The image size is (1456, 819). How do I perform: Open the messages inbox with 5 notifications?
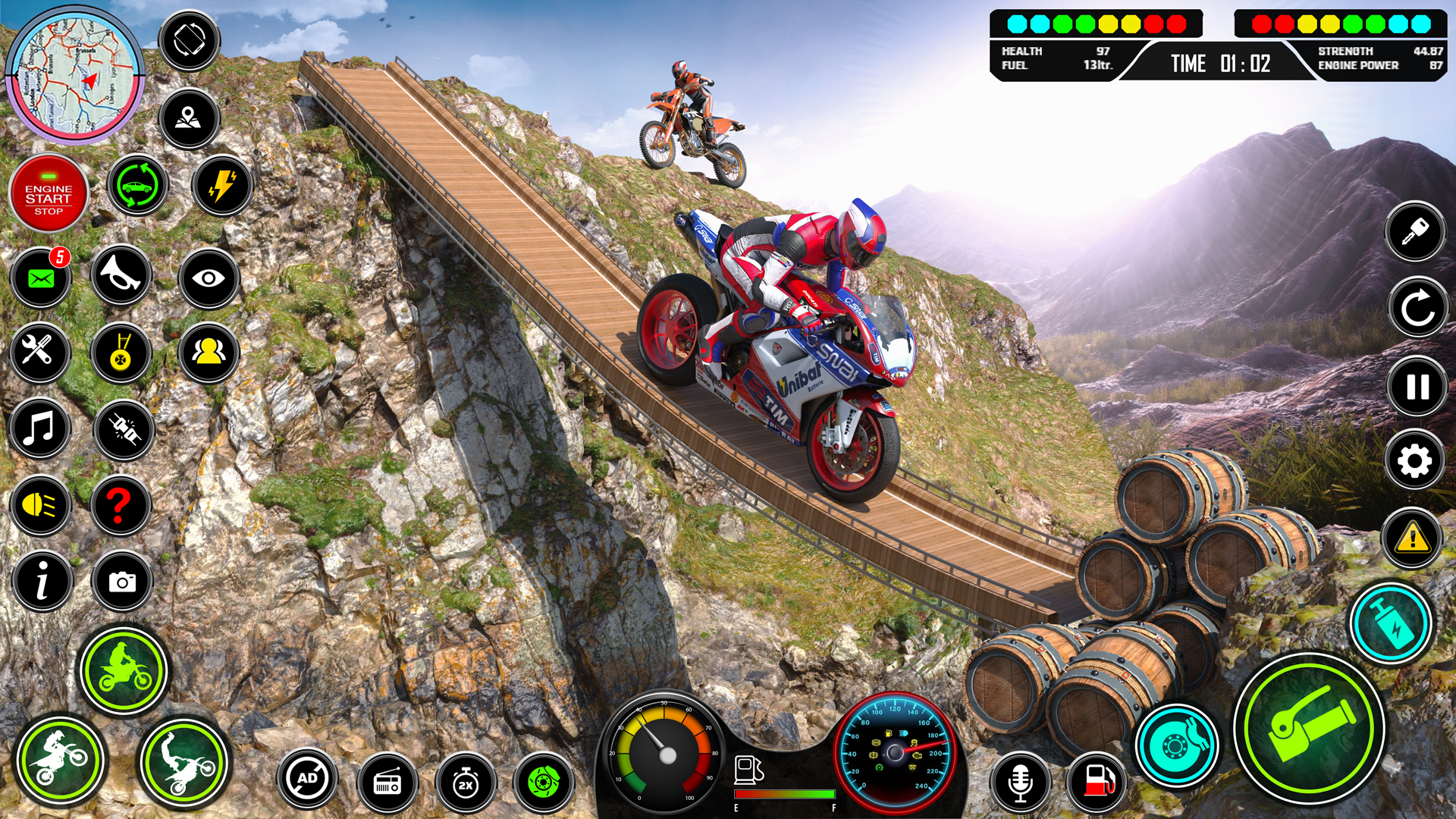(x=42, y=278)
